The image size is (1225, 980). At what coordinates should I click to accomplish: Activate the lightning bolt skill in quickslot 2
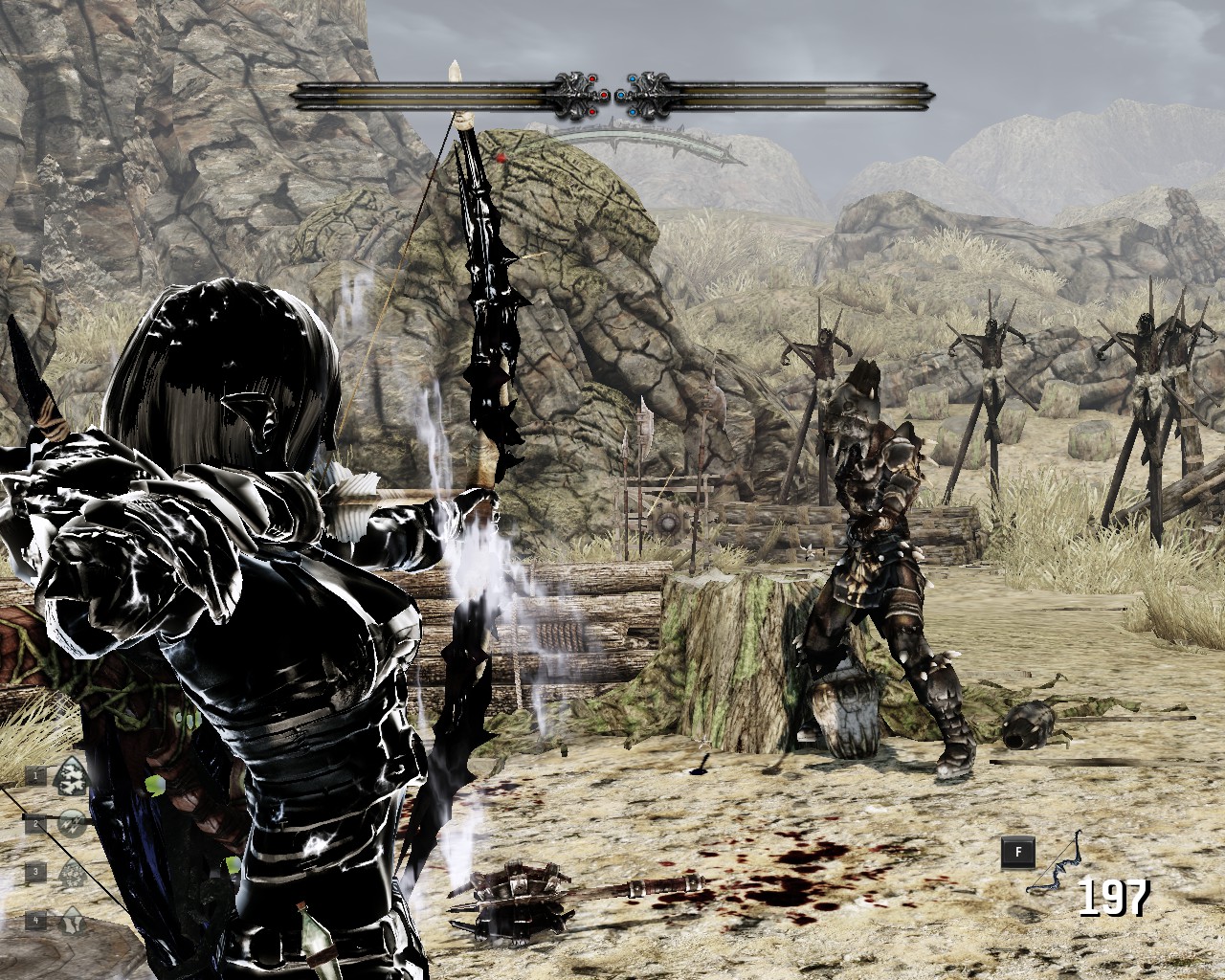pyautogui.click(x=72, y=824)
